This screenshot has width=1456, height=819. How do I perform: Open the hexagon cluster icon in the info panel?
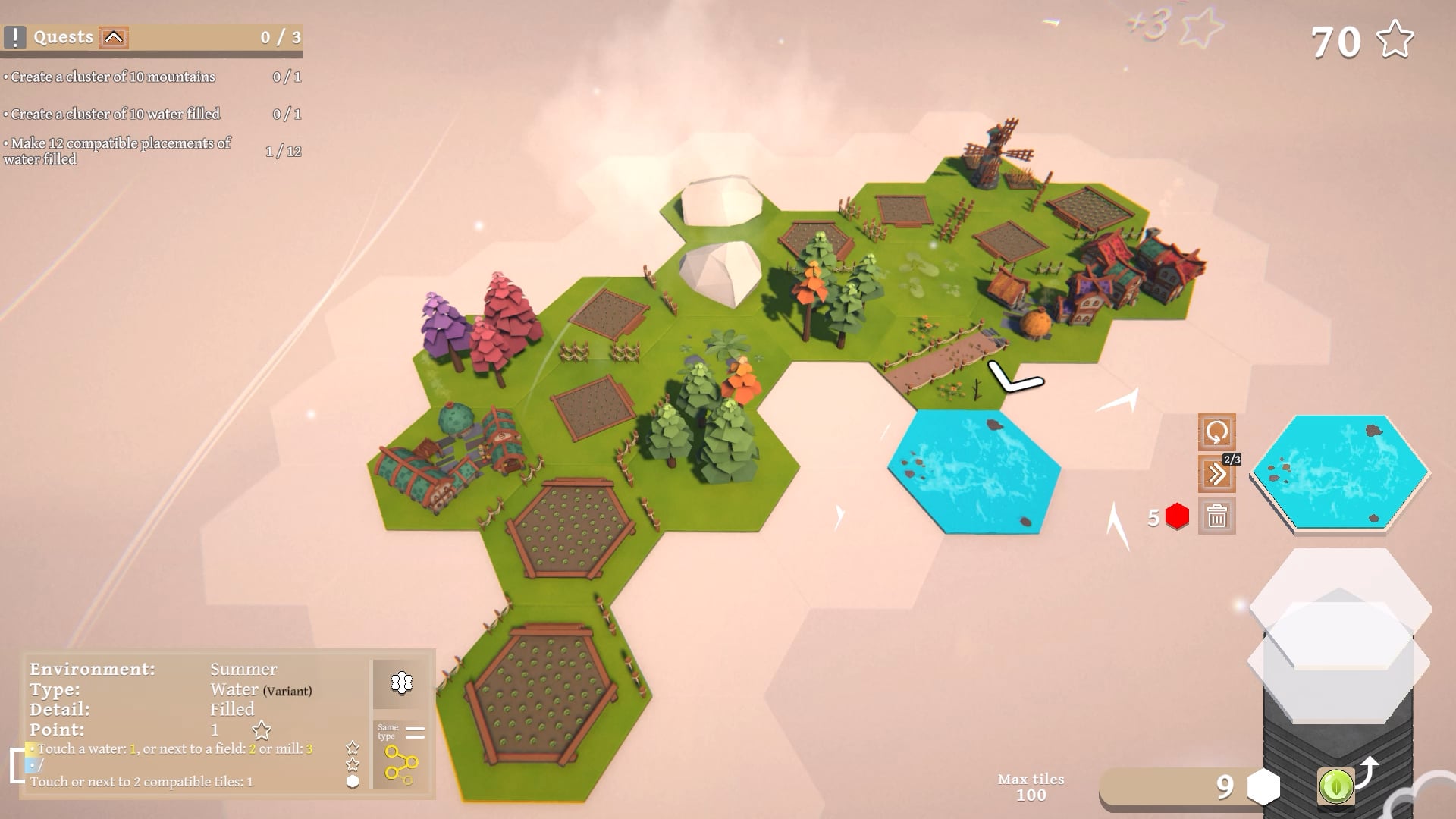coord(401,683)
